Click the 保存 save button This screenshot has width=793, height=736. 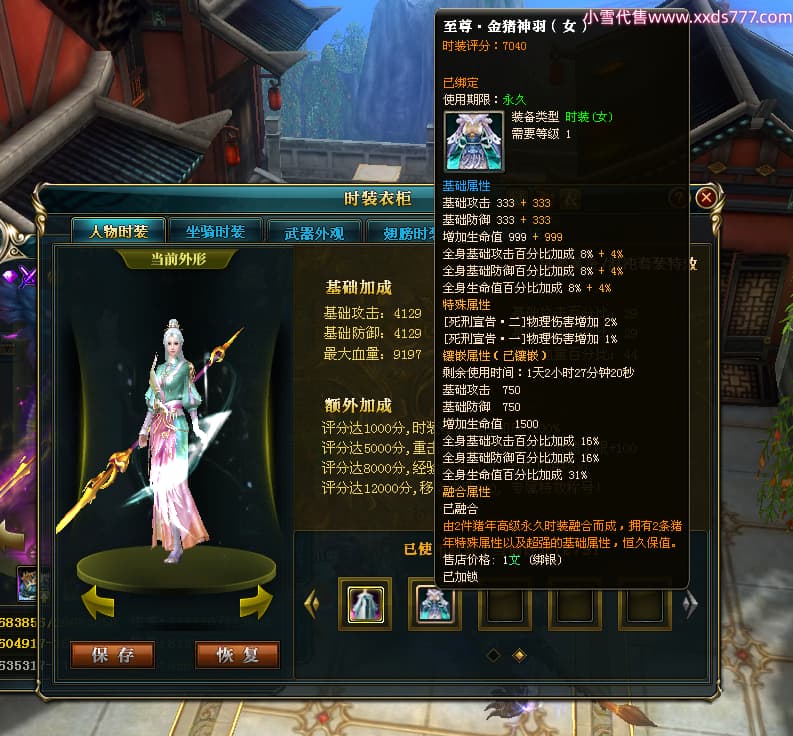pos(112,655)
